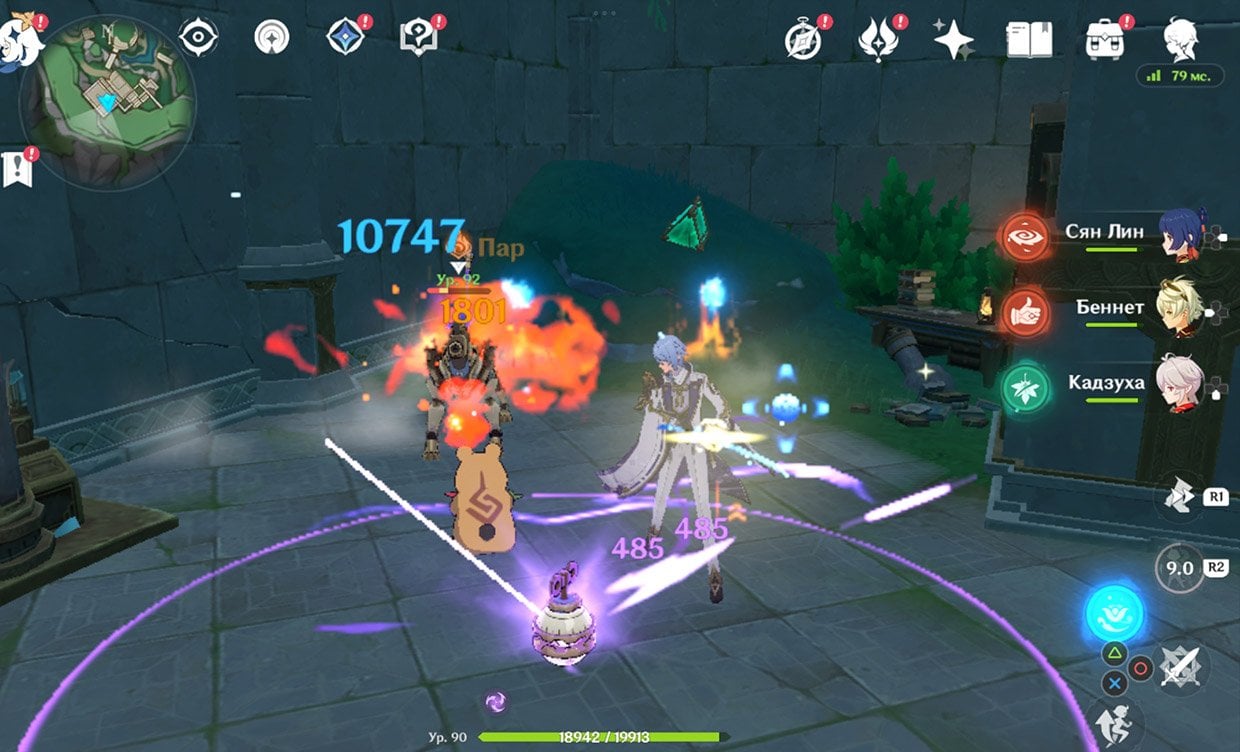Open the compass events icon
Screen dimensions: 1240x752
point(802,39)
